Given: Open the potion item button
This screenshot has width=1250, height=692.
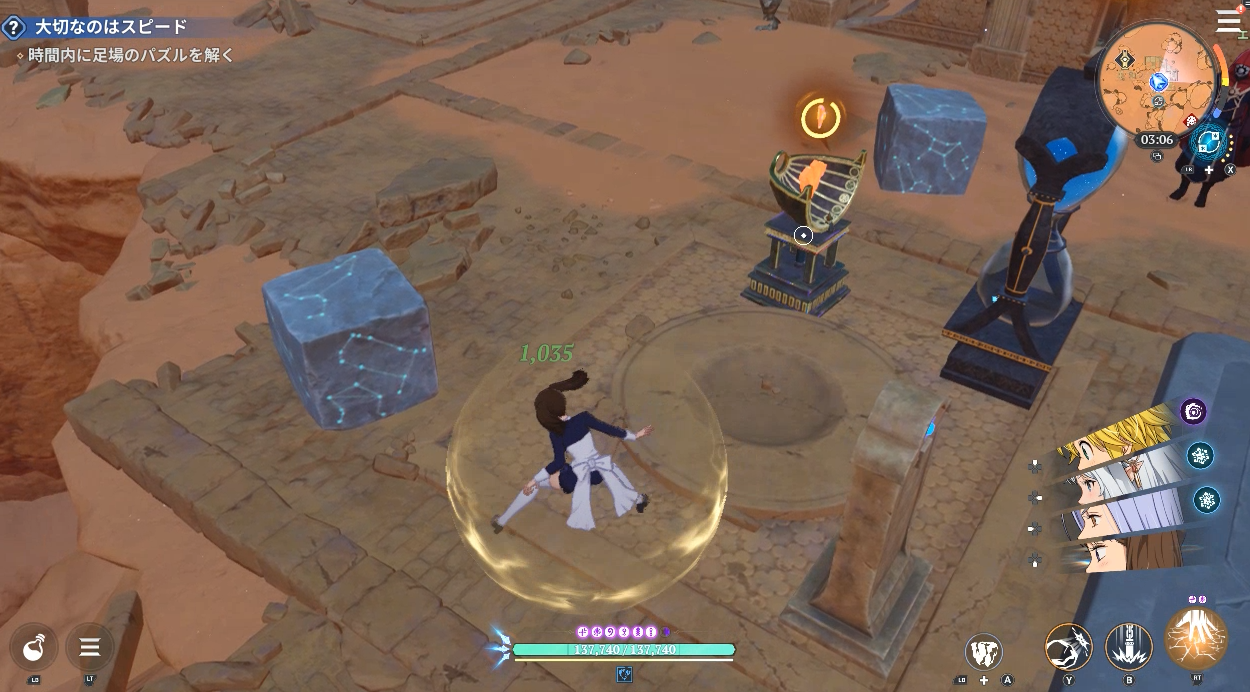Looking at the screenshot, I should pyautogui.click(x=34, y=647).
